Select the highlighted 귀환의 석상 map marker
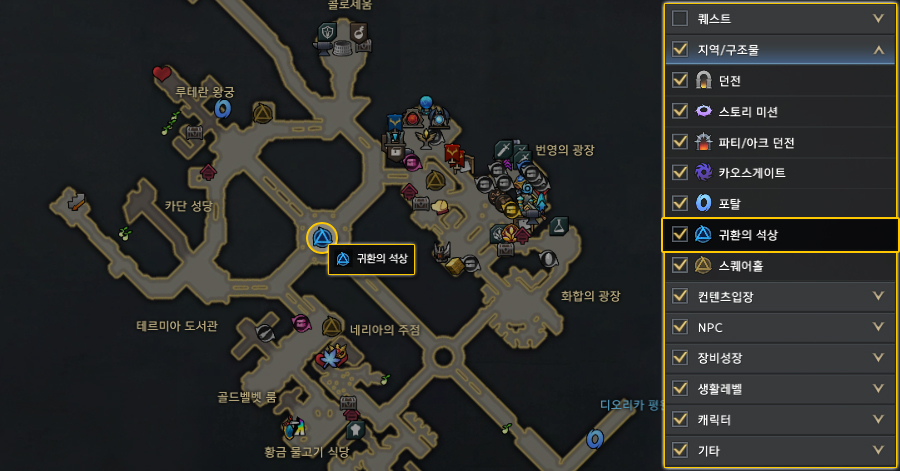This screenshot has height=471, width=900. tap(322, 237)
